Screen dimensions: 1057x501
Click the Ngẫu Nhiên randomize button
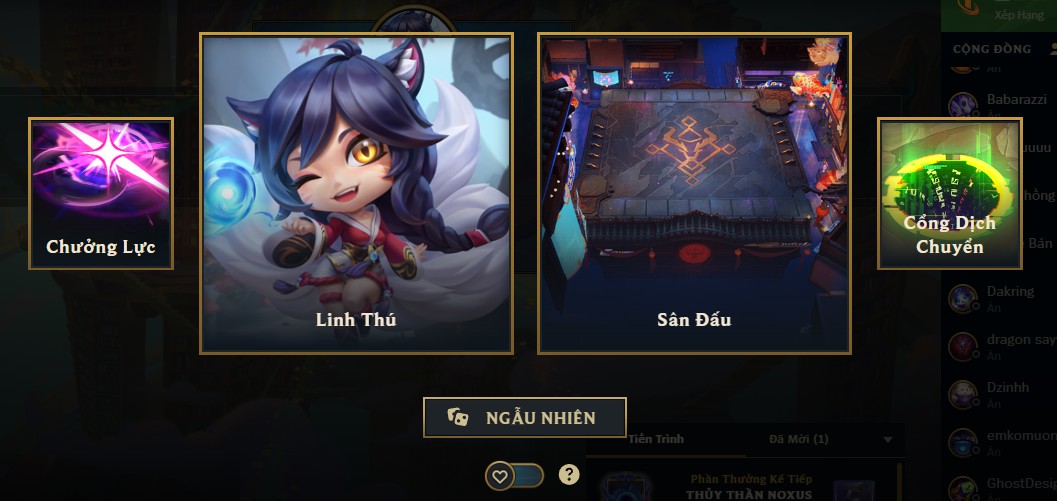point(525,418)
